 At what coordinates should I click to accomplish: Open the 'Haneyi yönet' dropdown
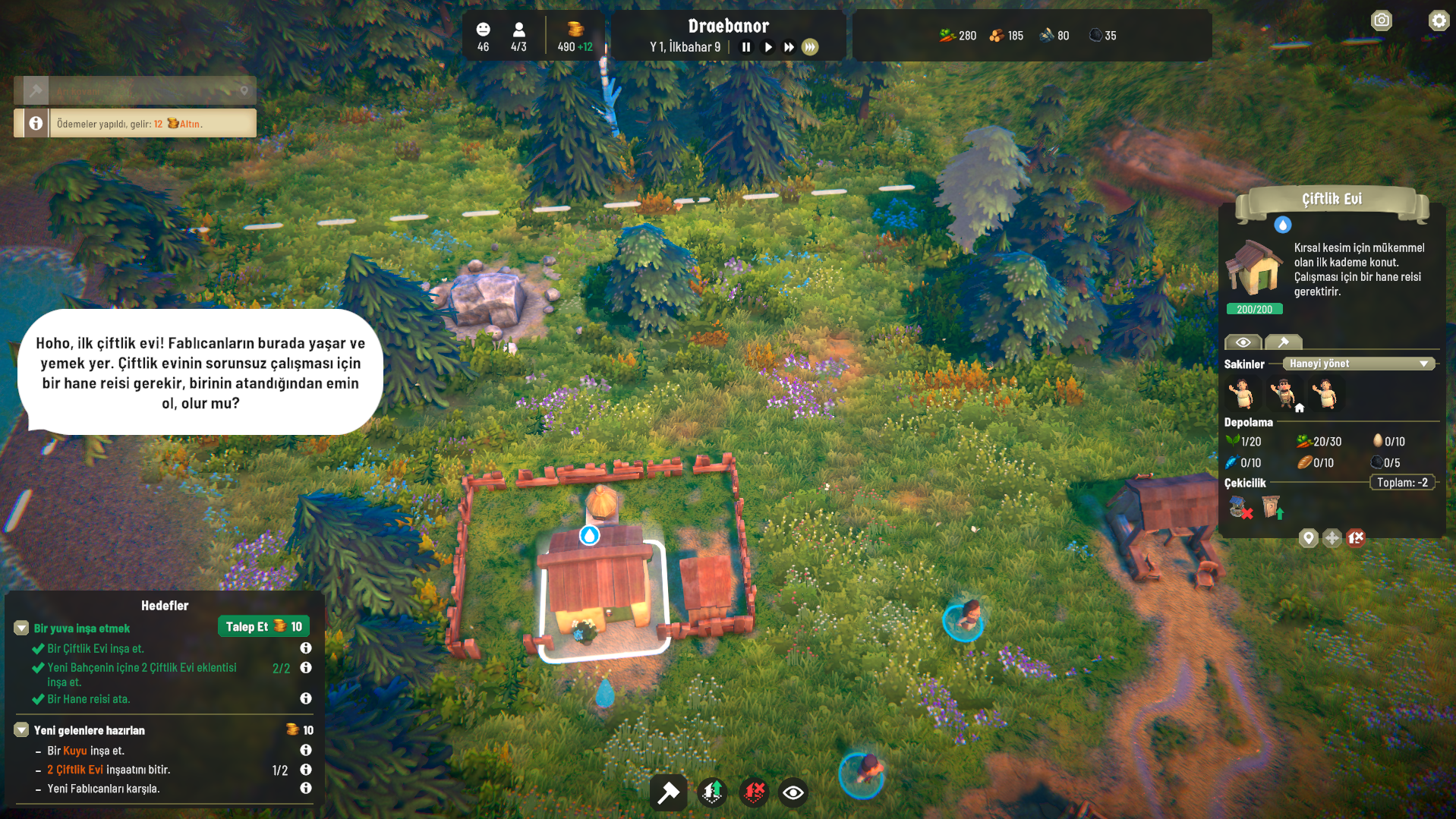(1358, 364)
